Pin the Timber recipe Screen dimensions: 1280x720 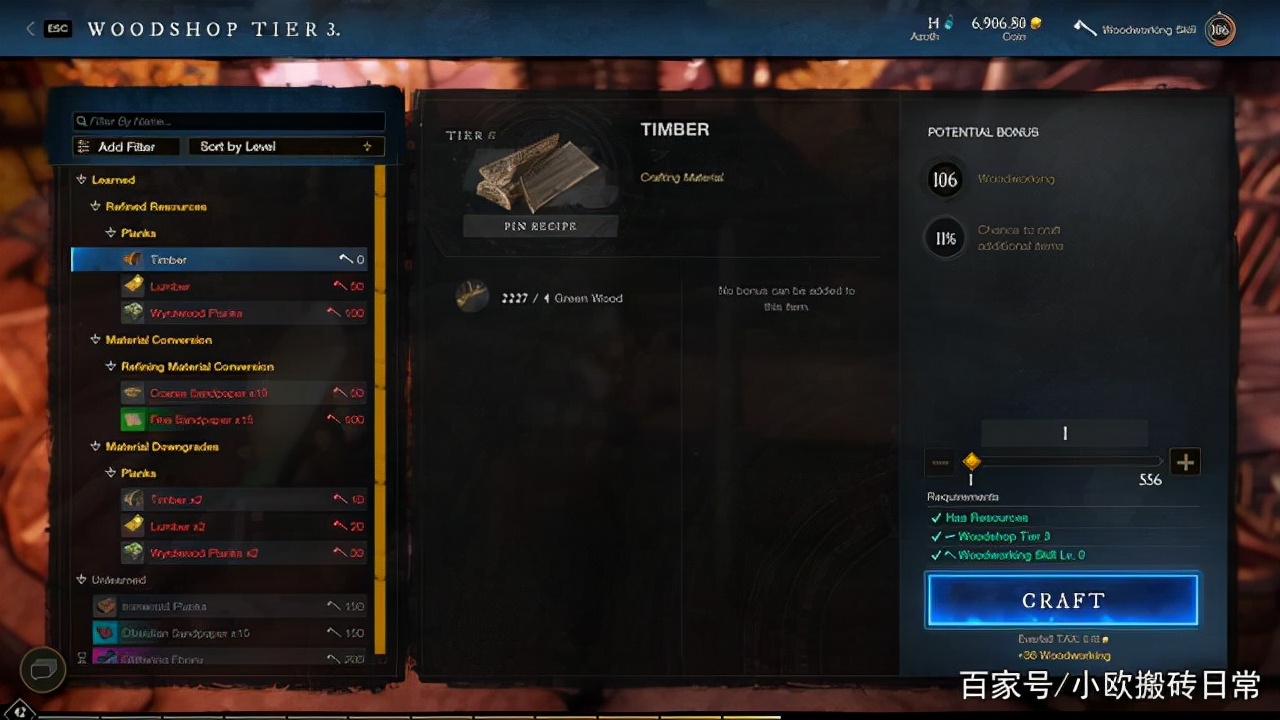click(540, 226)
